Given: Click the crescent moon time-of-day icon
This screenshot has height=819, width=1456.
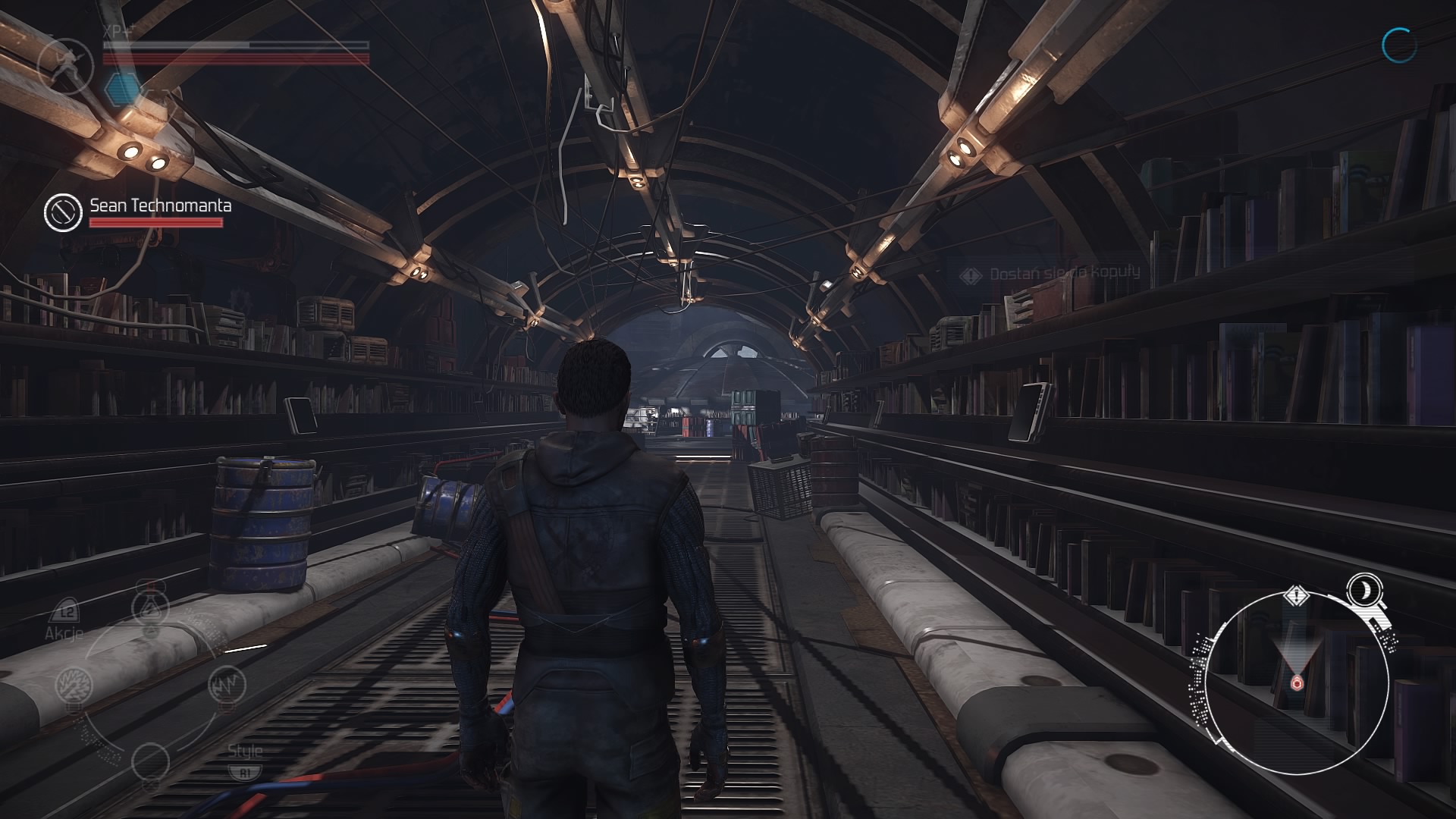Looking at the screenshot, I should 1363,588.
